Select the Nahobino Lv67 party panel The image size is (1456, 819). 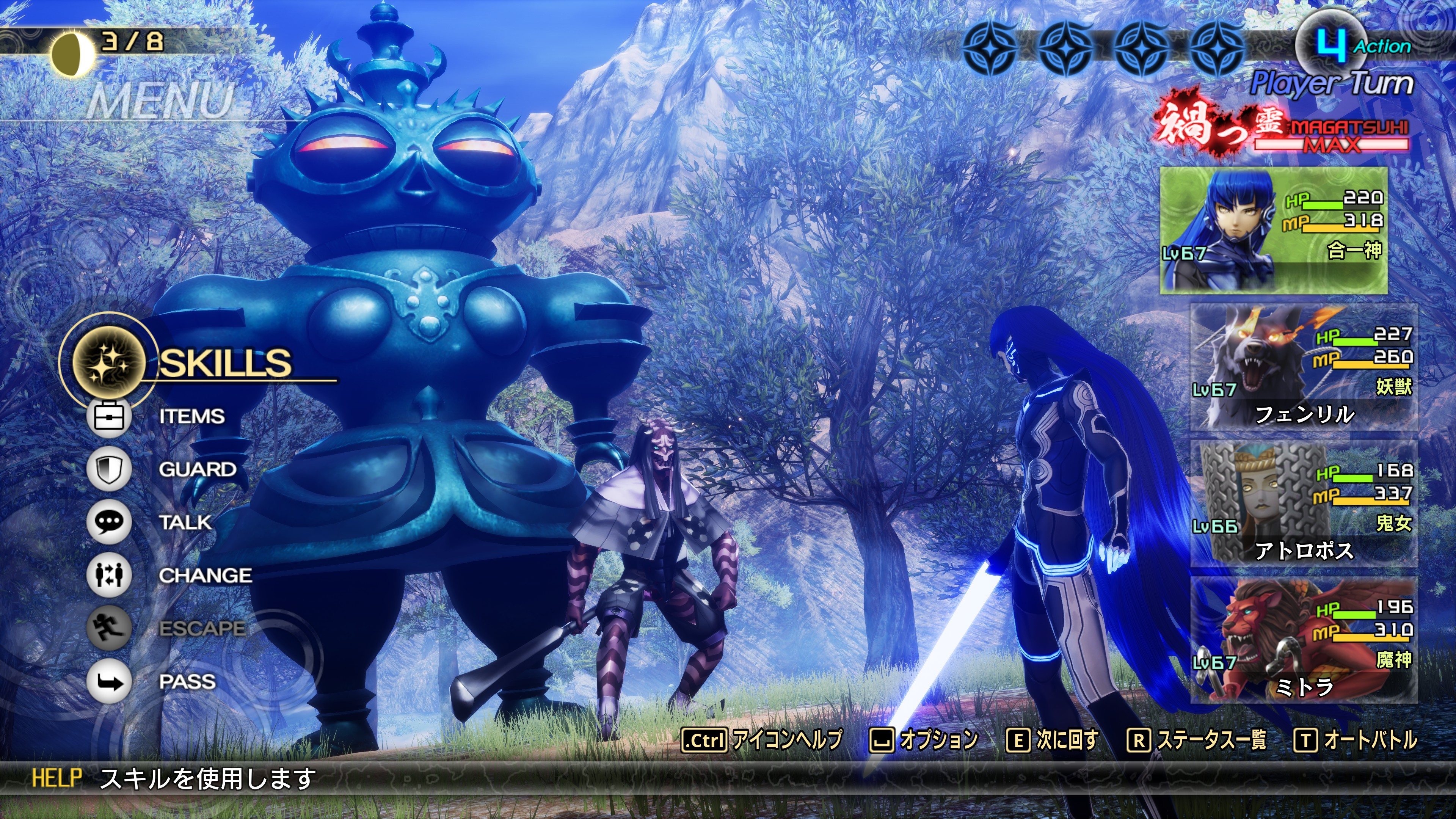point(1274,231)
